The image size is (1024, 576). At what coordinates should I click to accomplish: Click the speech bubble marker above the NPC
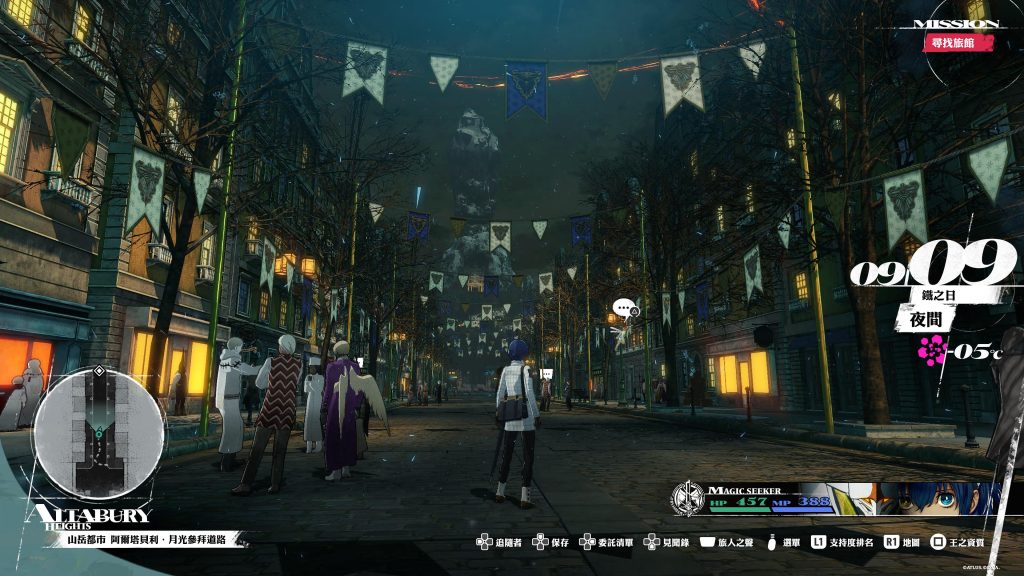coord(625,309)
